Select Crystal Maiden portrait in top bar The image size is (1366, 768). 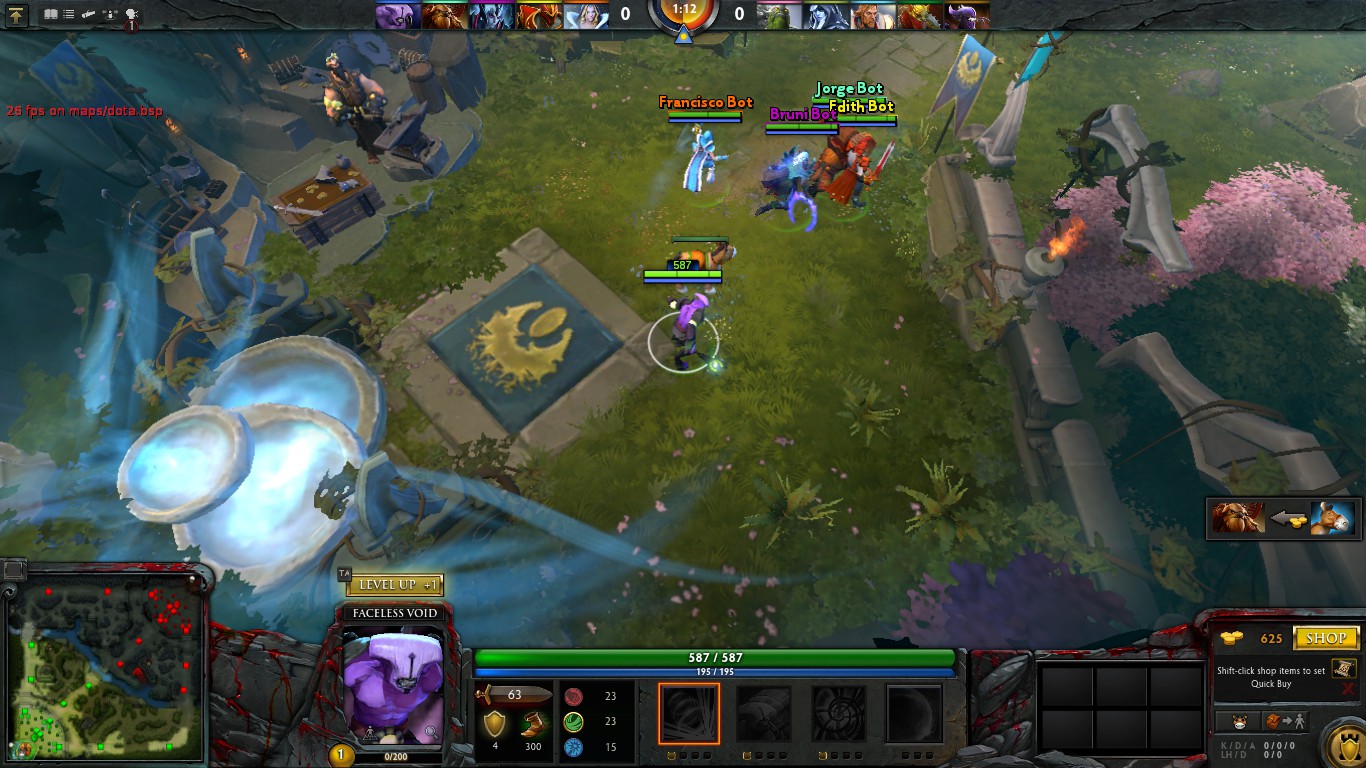pyautogui.click(x=585, y=15)
